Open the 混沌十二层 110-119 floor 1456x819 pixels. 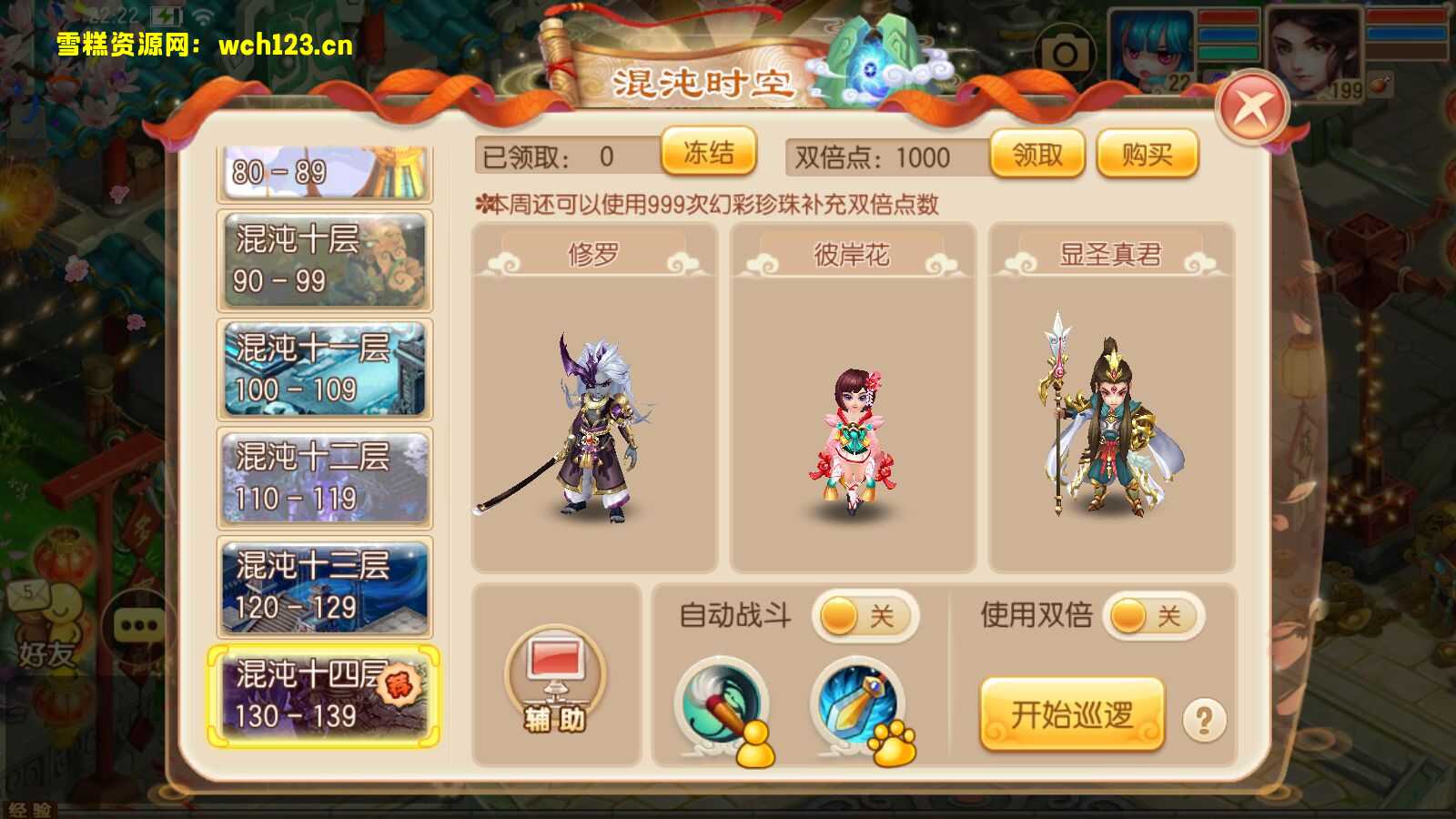(x=323, y=478)
